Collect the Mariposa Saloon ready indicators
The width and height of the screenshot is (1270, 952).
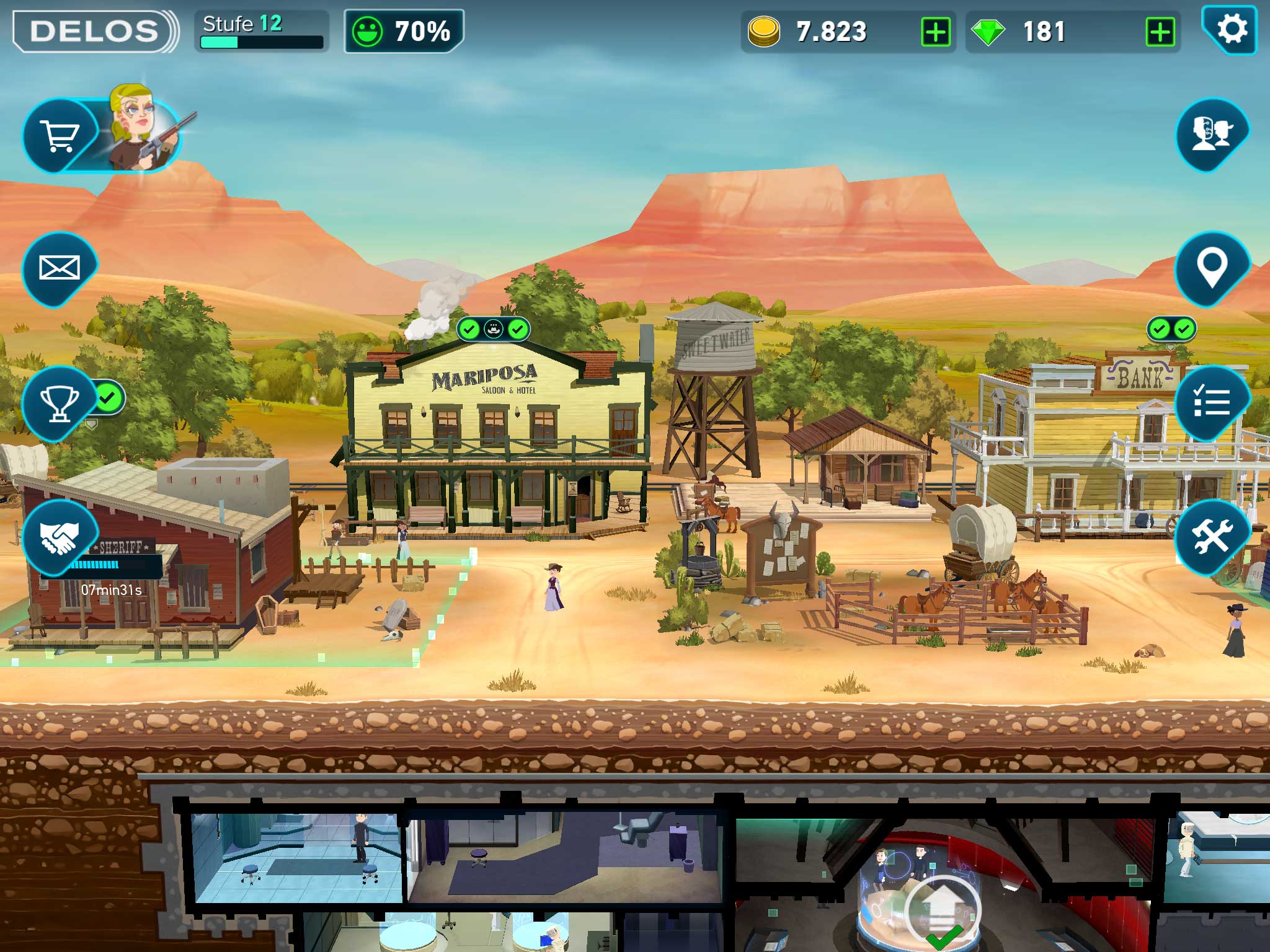tap(493, 329)
